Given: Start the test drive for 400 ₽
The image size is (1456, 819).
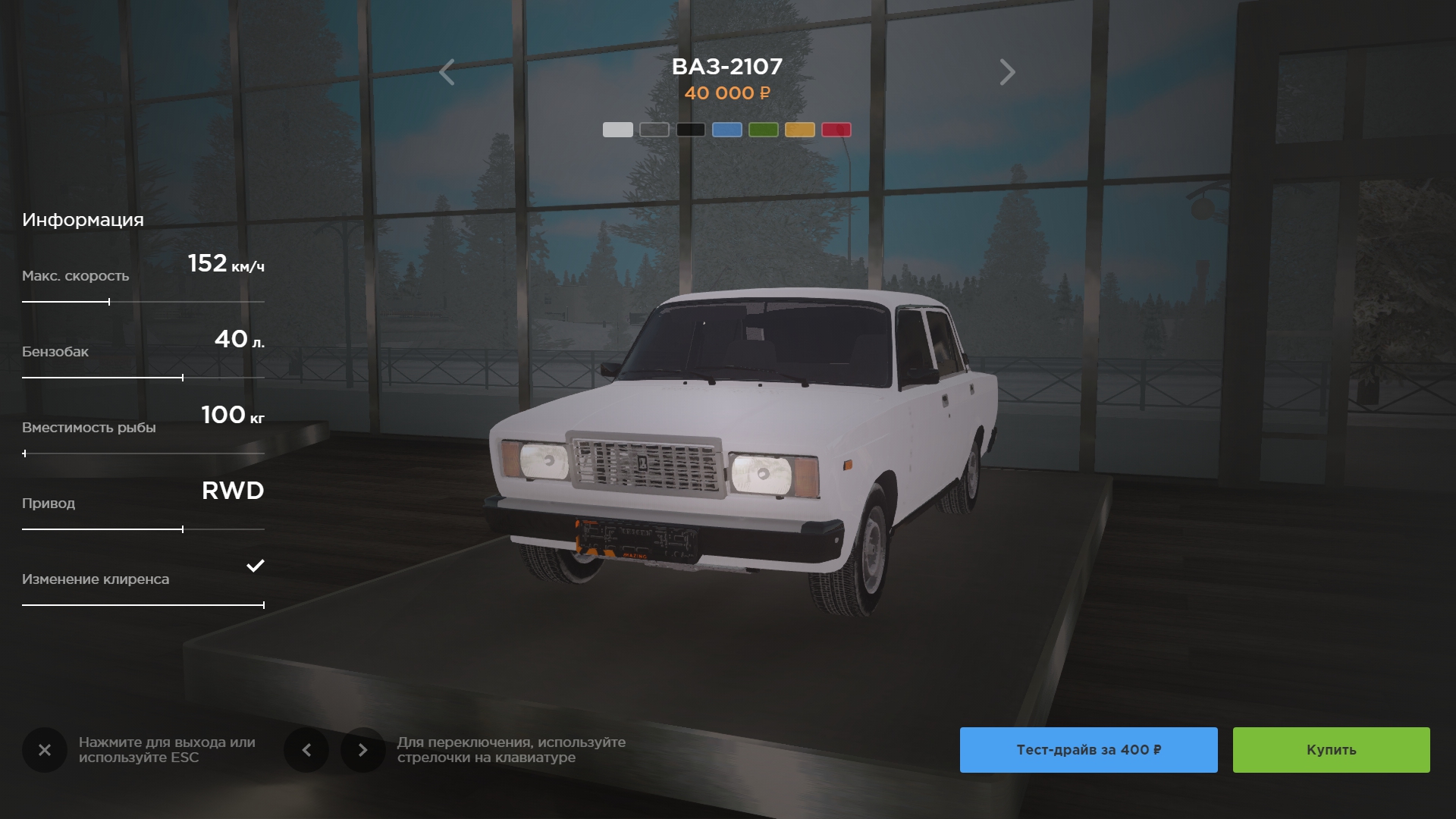Looking at the screenshot, I should coord(1088,750).
